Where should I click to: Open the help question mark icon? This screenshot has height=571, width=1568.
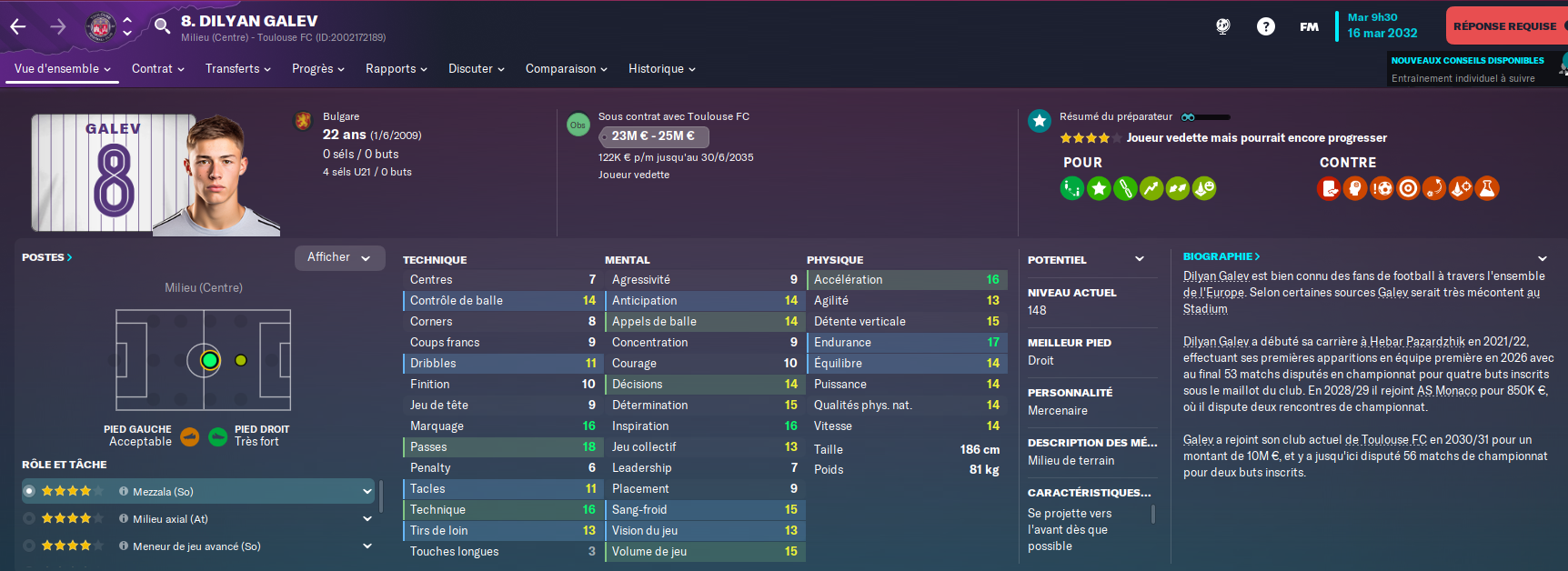coord(1265,26)
